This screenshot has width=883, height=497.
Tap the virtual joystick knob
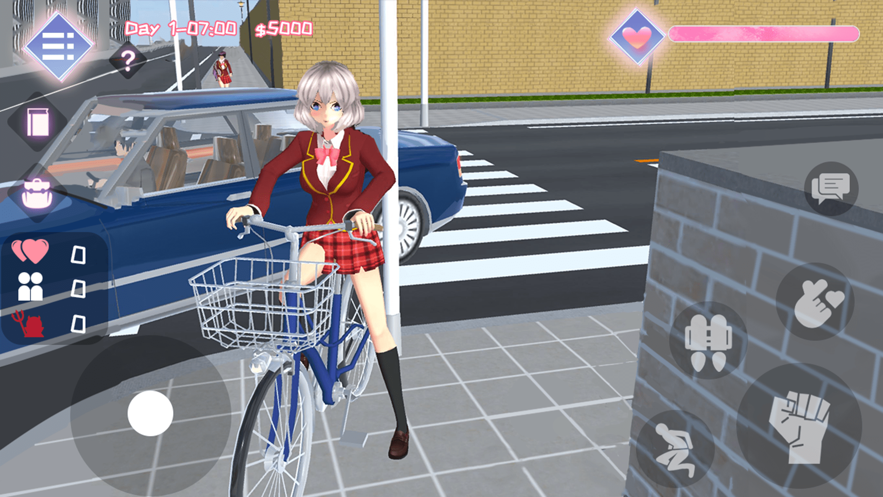[x=151, y=413]
